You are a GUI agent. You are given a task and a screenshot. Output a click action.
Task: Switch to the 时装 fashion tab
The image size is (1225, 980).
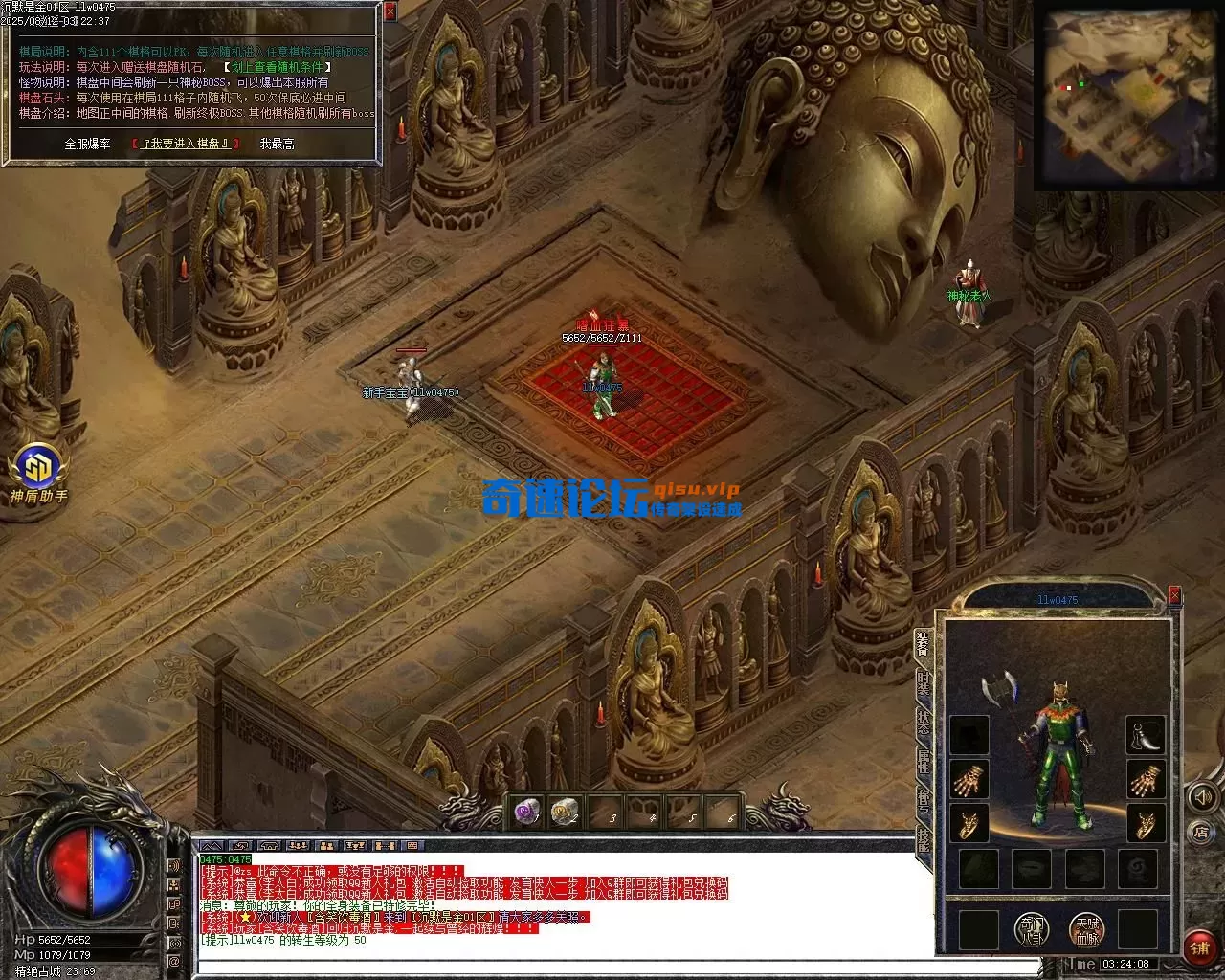(924, 684)
